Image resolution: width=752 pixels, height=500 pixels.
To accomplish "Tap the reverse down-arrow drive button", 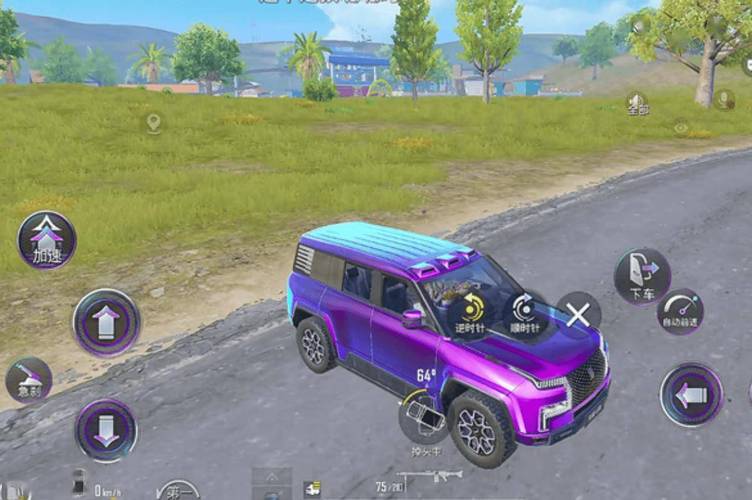I will 106,430.
